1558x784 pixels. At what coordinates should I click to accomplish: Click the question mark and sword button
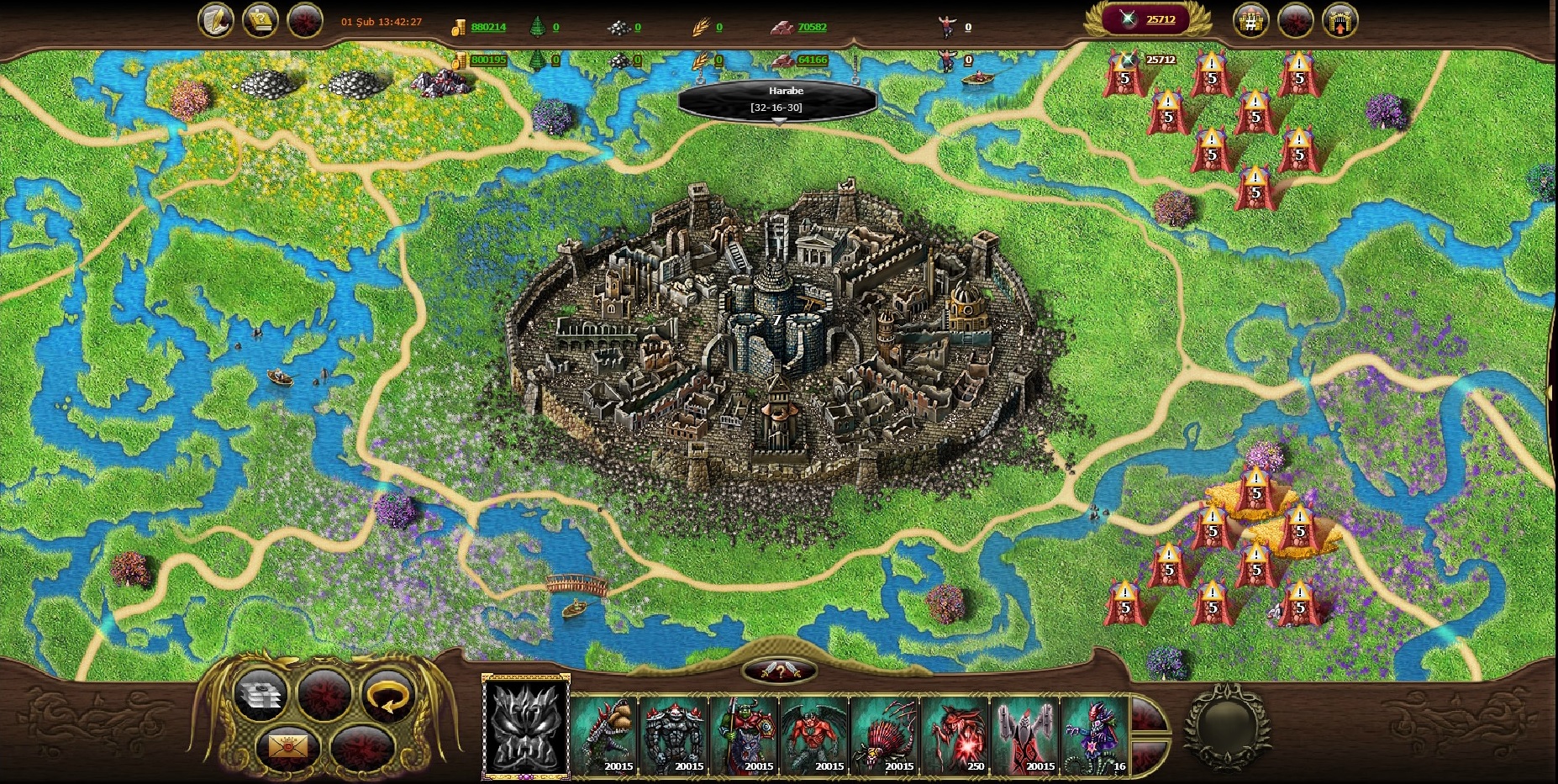click(780, 671)
